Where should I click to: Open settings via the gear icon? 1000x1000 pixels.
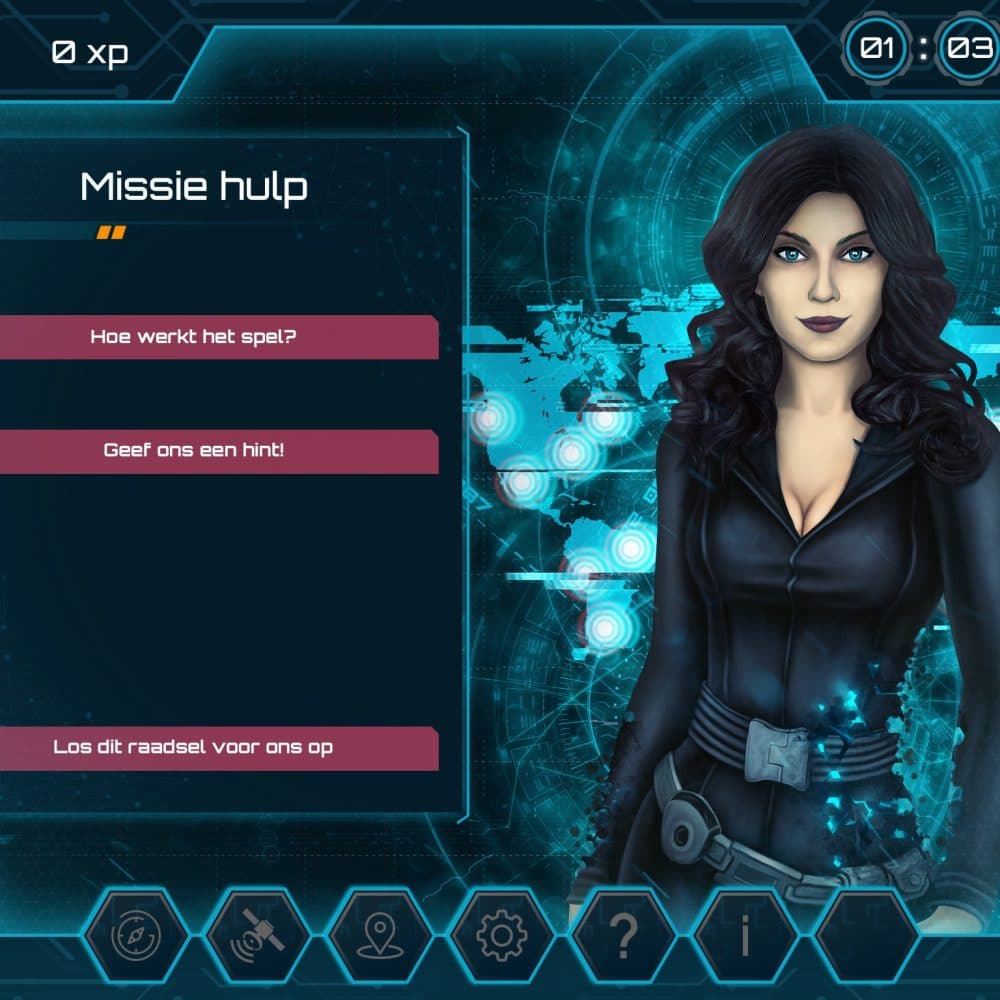tap(501, 936)
